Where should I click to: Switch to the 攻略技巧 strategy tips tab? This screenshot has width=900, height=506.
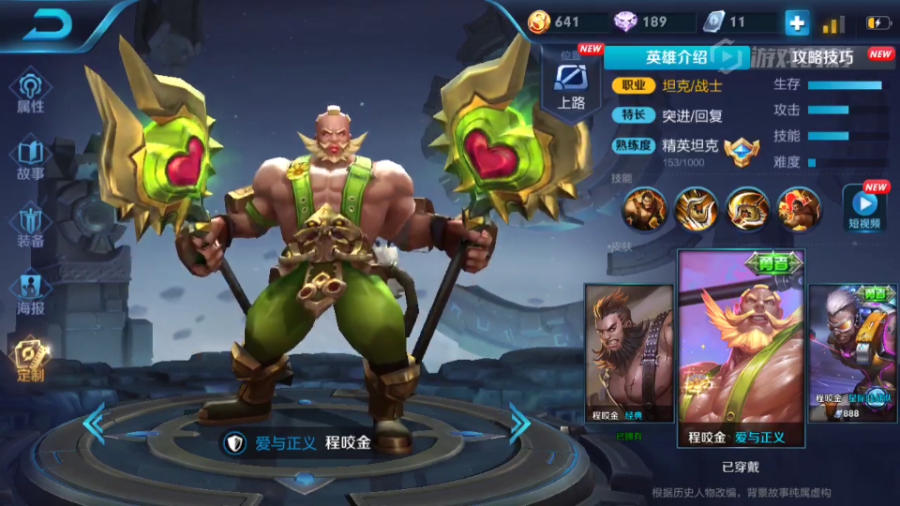point(822,57)
